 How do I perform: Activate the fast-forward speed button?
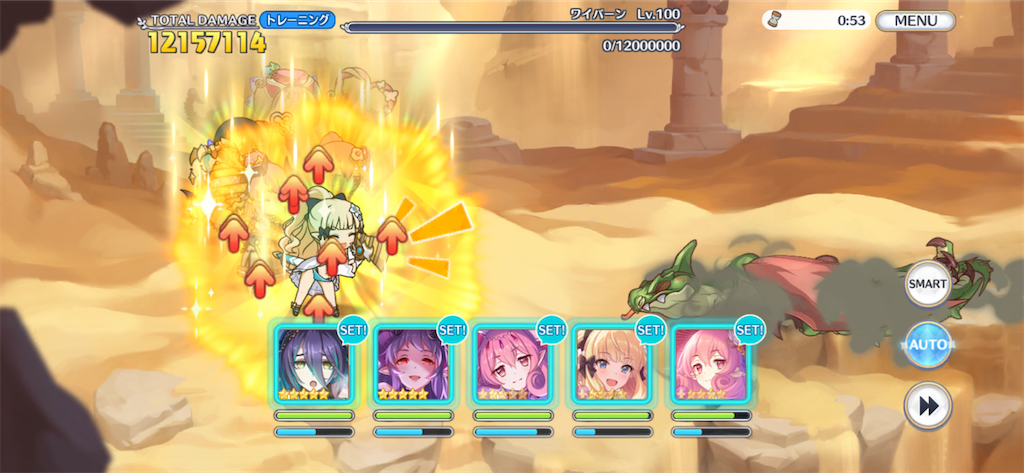927,406
